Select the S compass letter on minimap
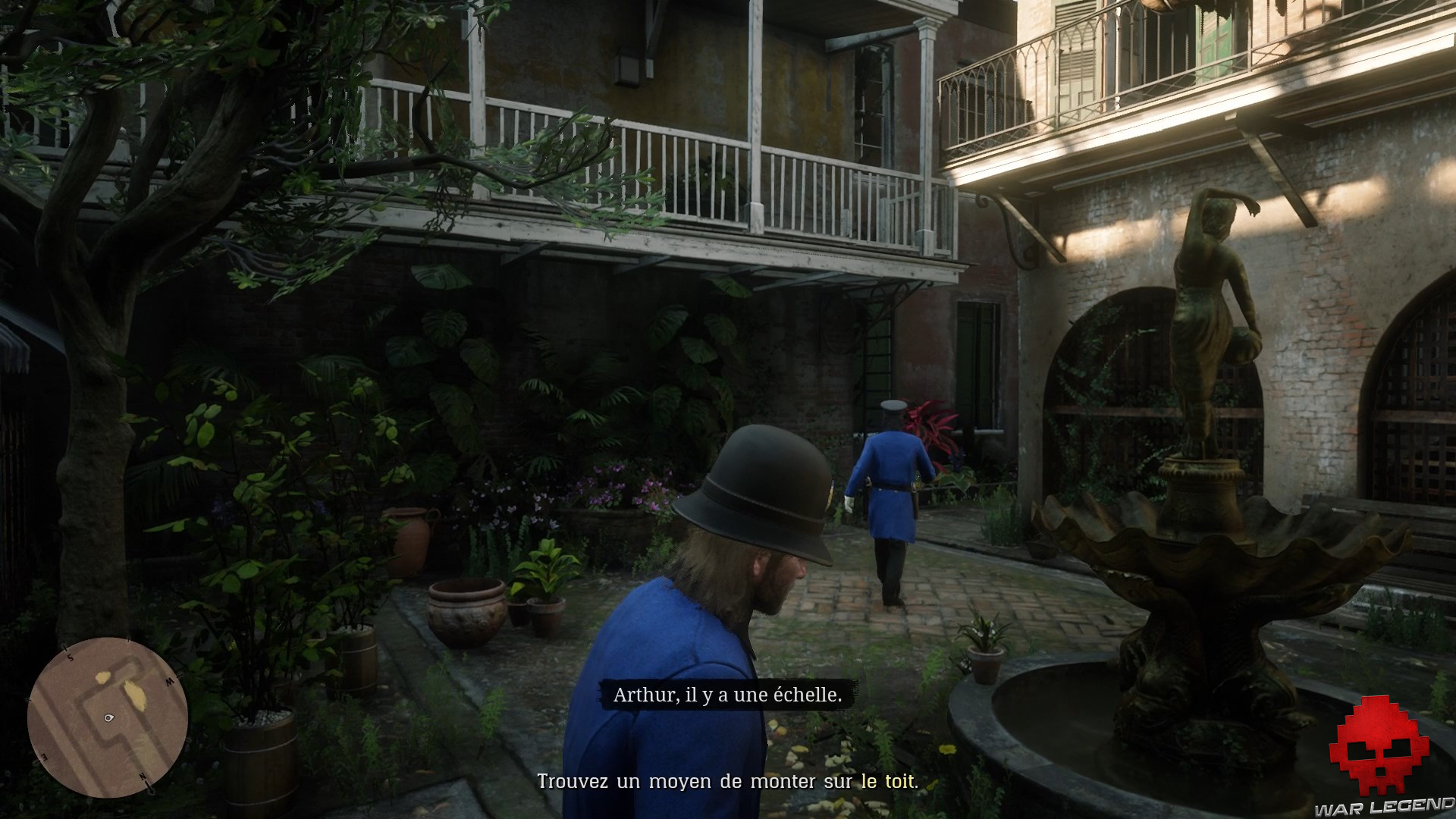The height and width of the screenshot is (819, 1456). pyautogui.click(x=71, y=657)
